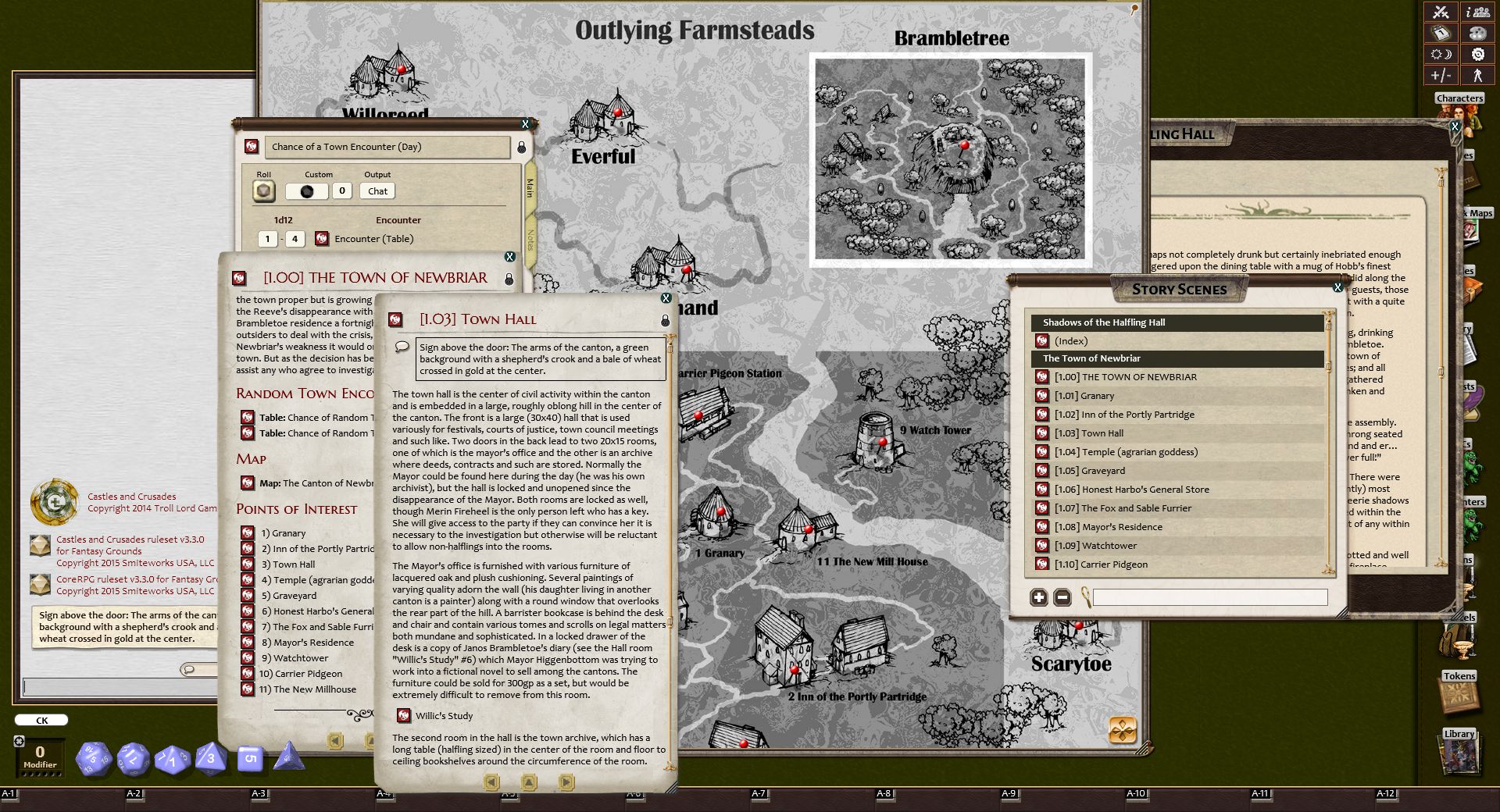Select the standing figure effects icon
This screenshot has height=812, width=1500.
1478,76
